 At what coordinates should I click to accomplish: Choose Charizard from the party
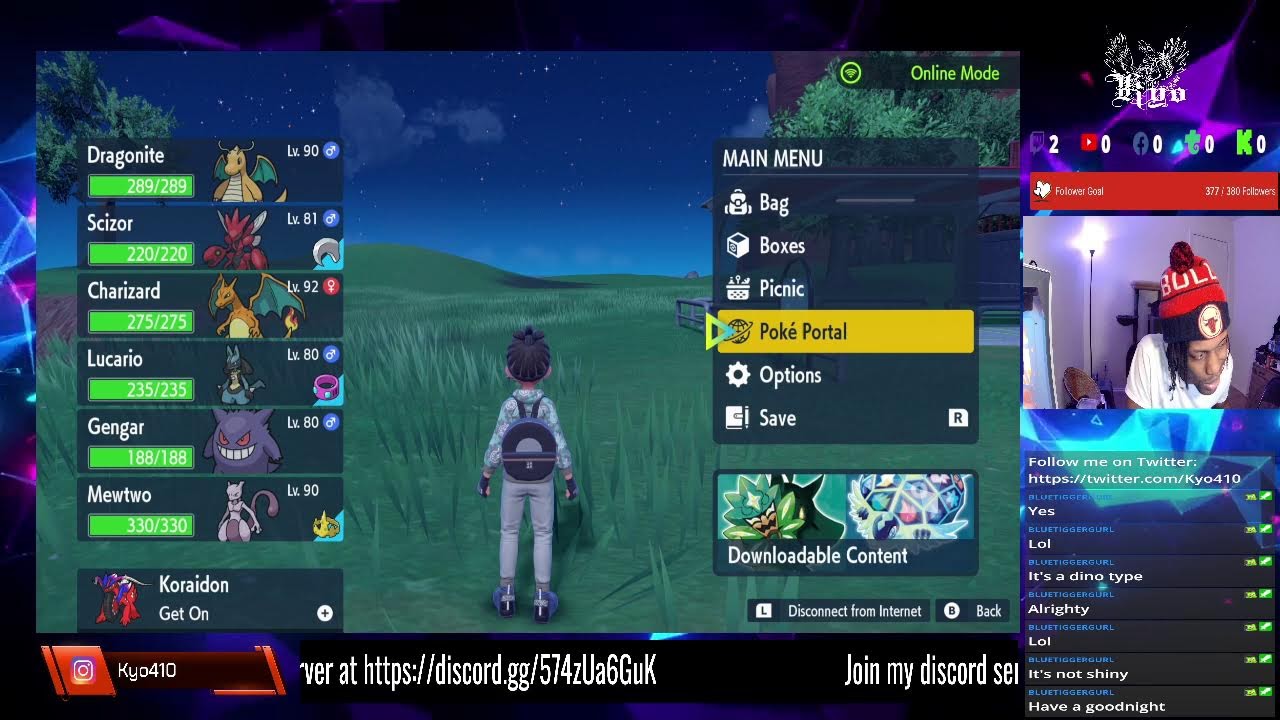coord(210,306)
